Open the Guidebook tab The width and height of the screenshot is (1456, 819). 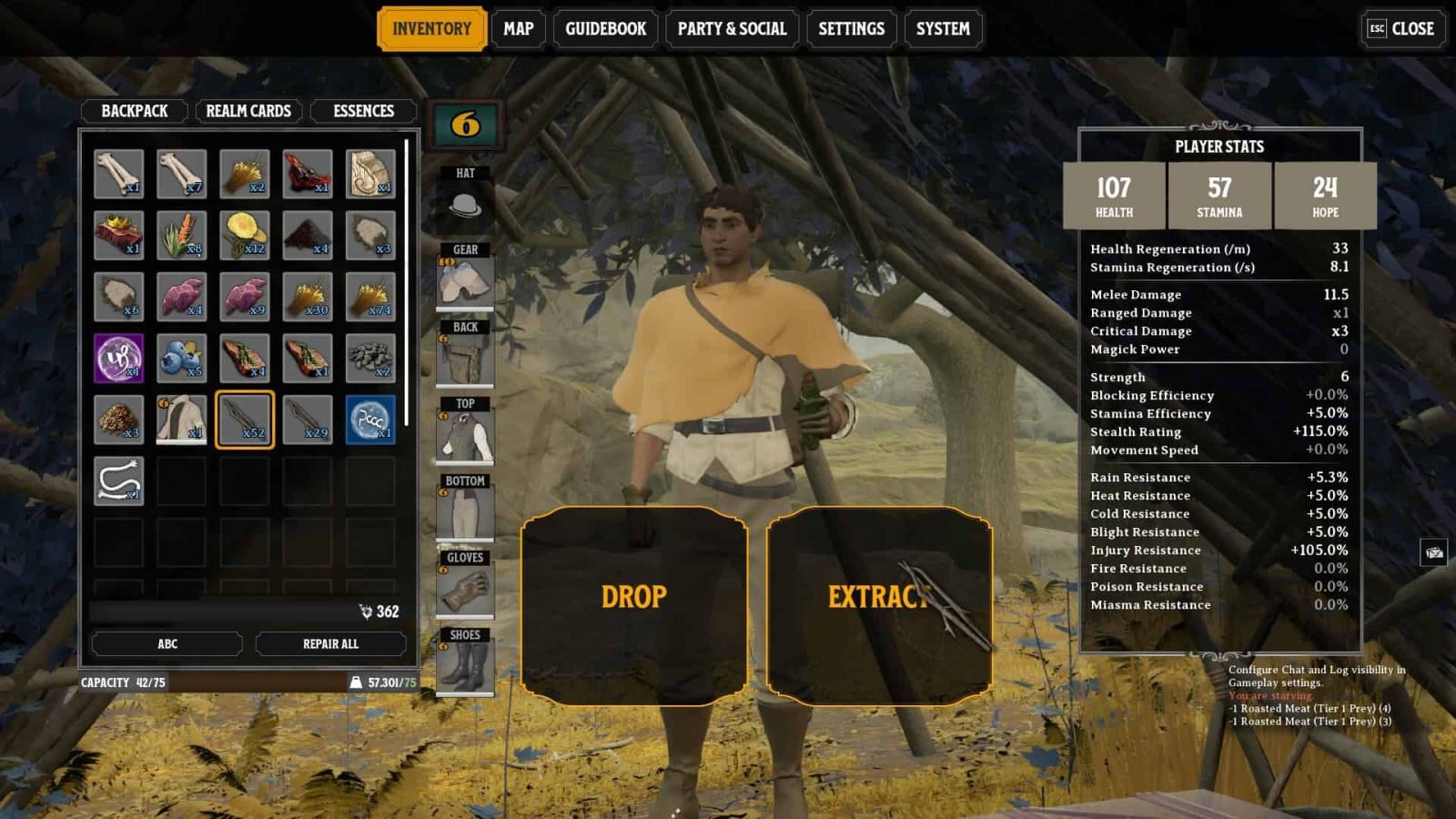(x=605, y=29)
